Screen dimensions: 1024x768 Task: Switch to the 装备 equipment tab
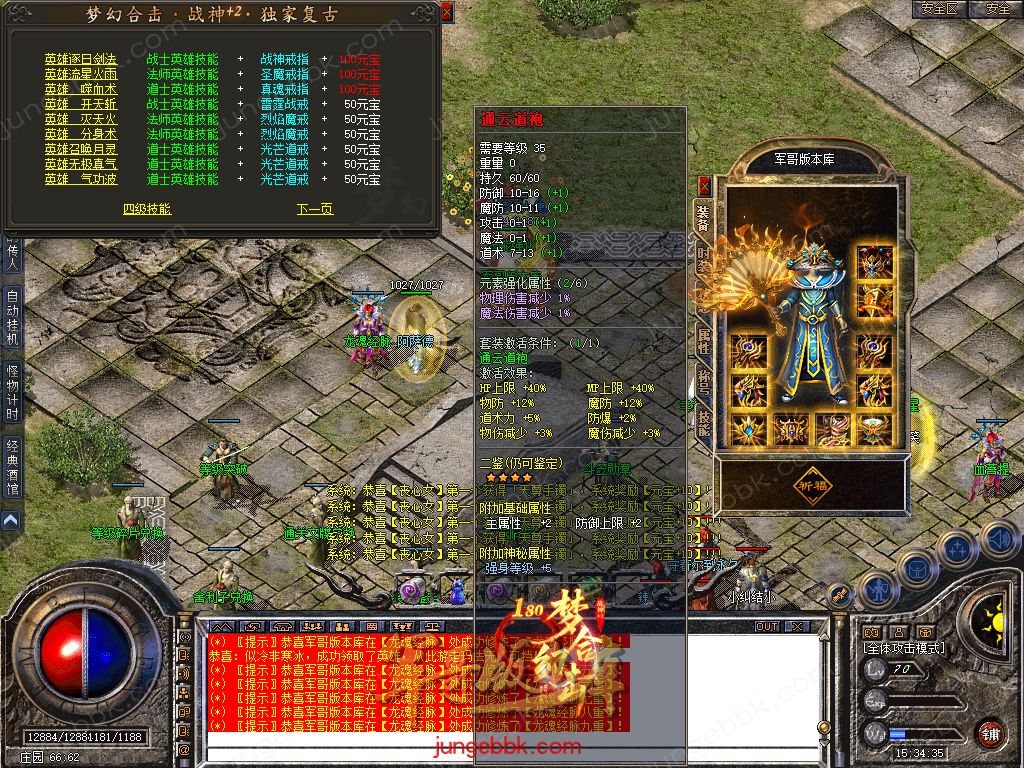tap(704, 217)
